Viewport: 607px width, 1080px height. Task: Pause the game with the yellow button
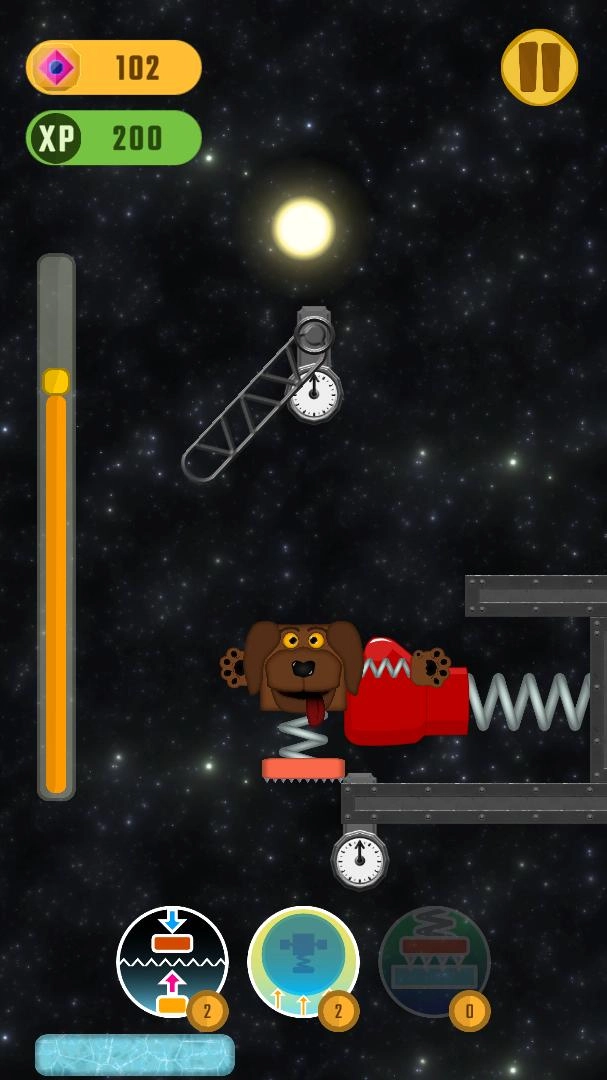[539, 67]
